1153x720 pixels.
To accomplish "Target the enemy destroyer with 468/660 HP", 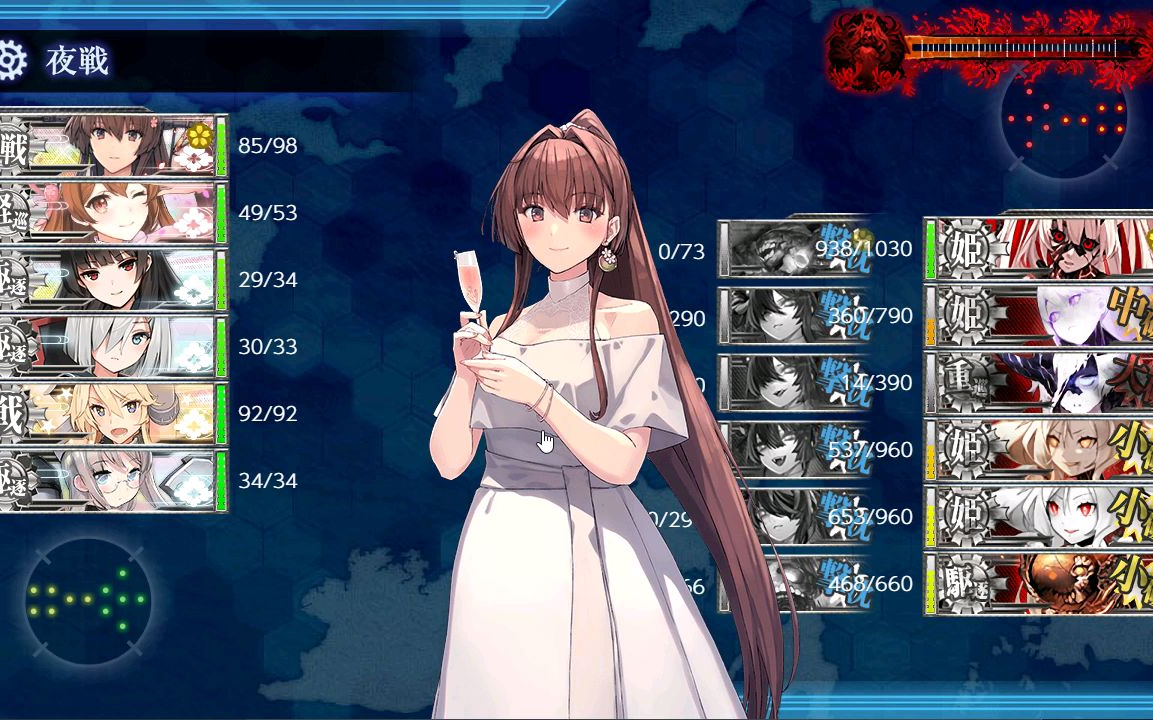I will click(1040, 584).
